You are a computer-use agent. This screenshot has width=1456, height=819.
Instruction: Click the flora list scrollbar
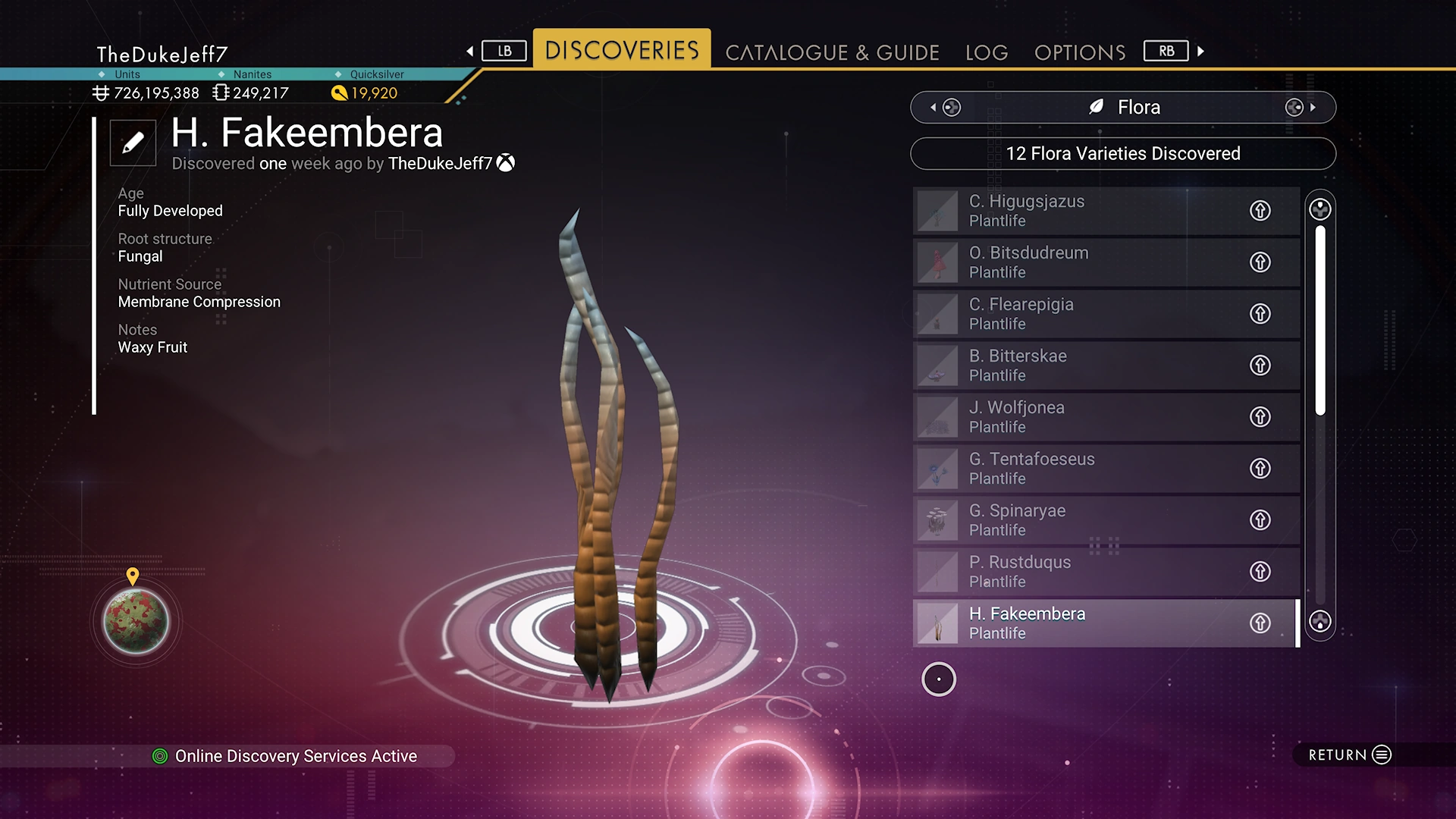1320,320
